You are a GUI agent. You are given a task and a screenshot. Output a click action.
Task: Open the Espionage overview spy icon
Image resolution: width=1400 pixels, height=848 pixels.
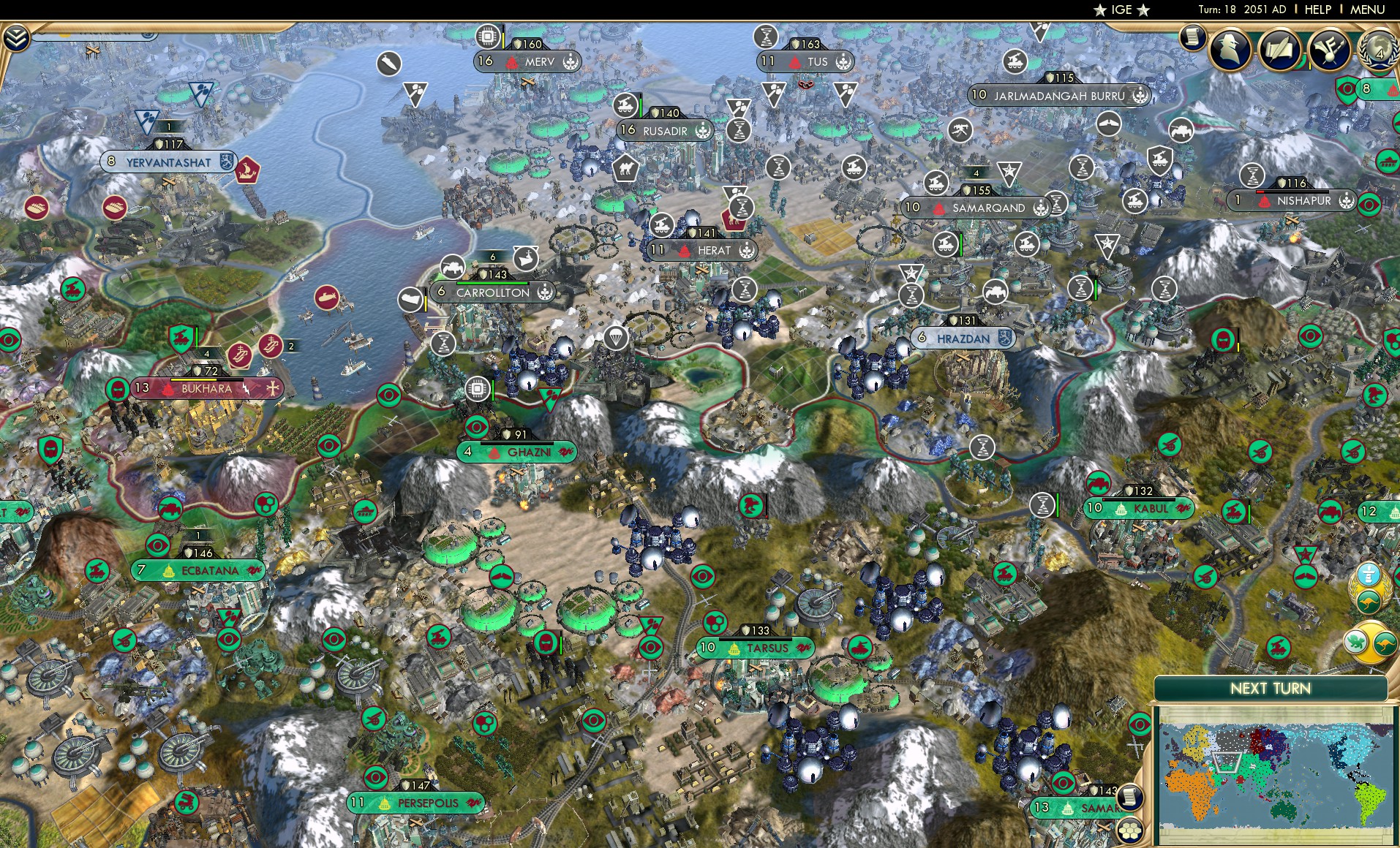click(x=1230, y=50)
